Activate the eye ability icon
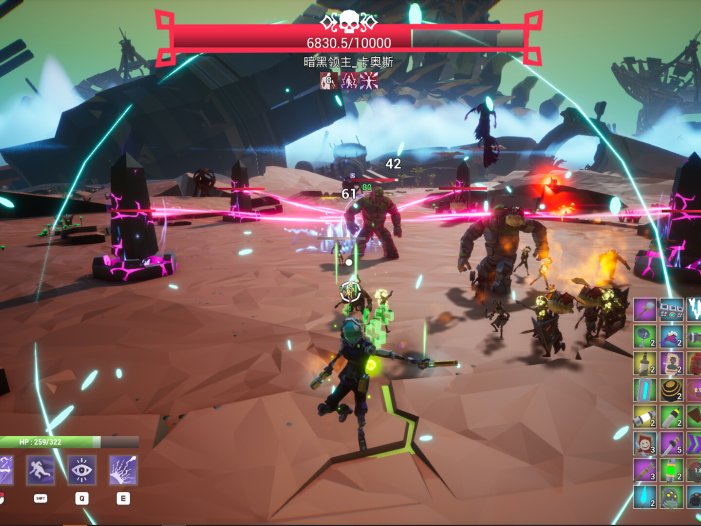The height and width of the screenshot is (526, 701). point(82,469)
